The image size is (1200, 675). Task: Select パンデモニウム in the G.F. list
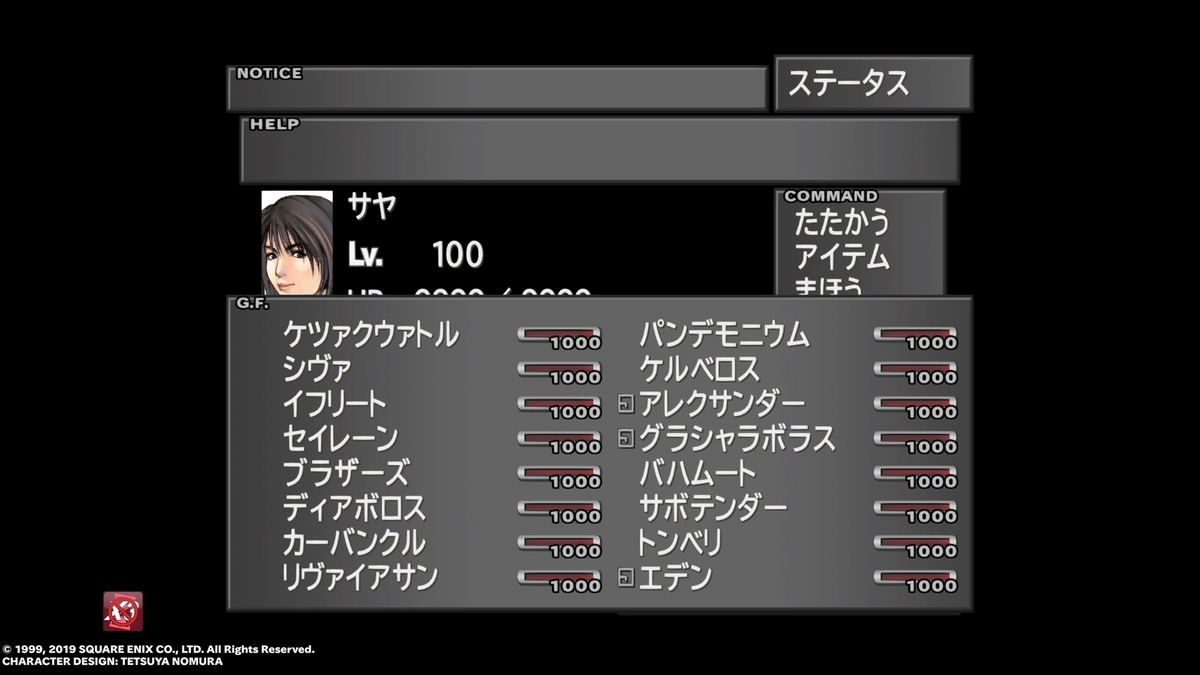724,335
